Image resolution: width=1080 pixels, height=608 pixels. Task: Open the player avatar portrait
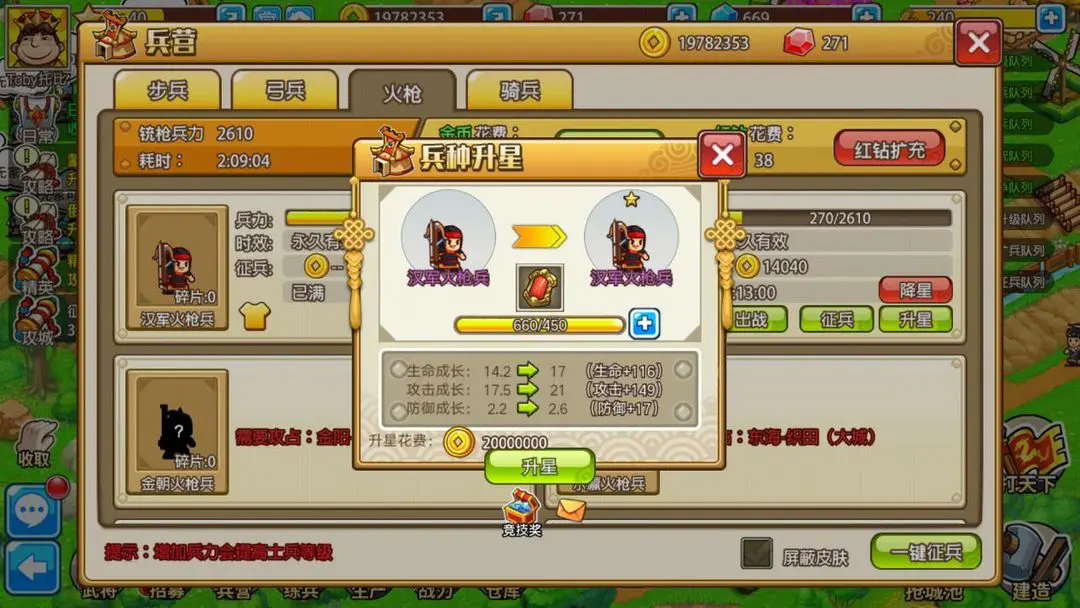pyautogui.click(x=37, y=37)
